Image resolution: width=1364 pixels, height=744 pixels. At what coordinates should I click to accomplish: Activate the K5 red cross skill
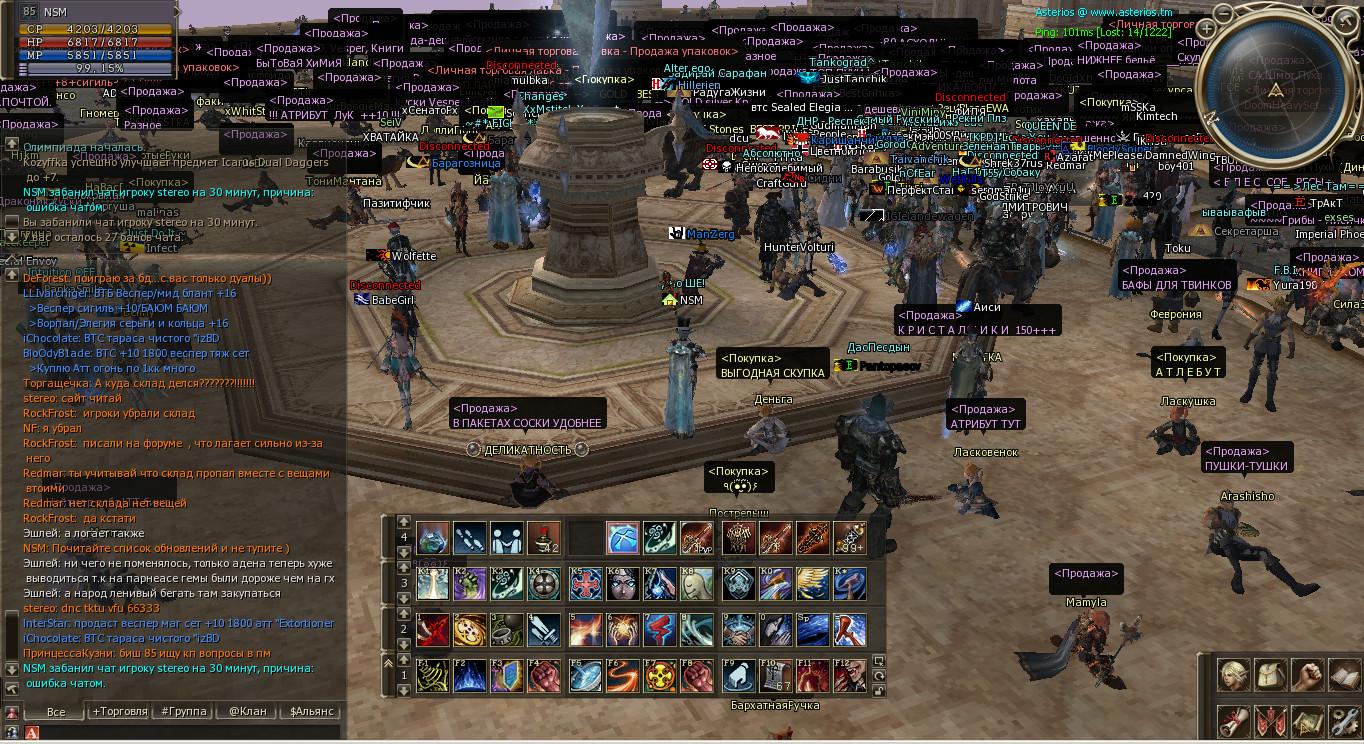(585, 583)
